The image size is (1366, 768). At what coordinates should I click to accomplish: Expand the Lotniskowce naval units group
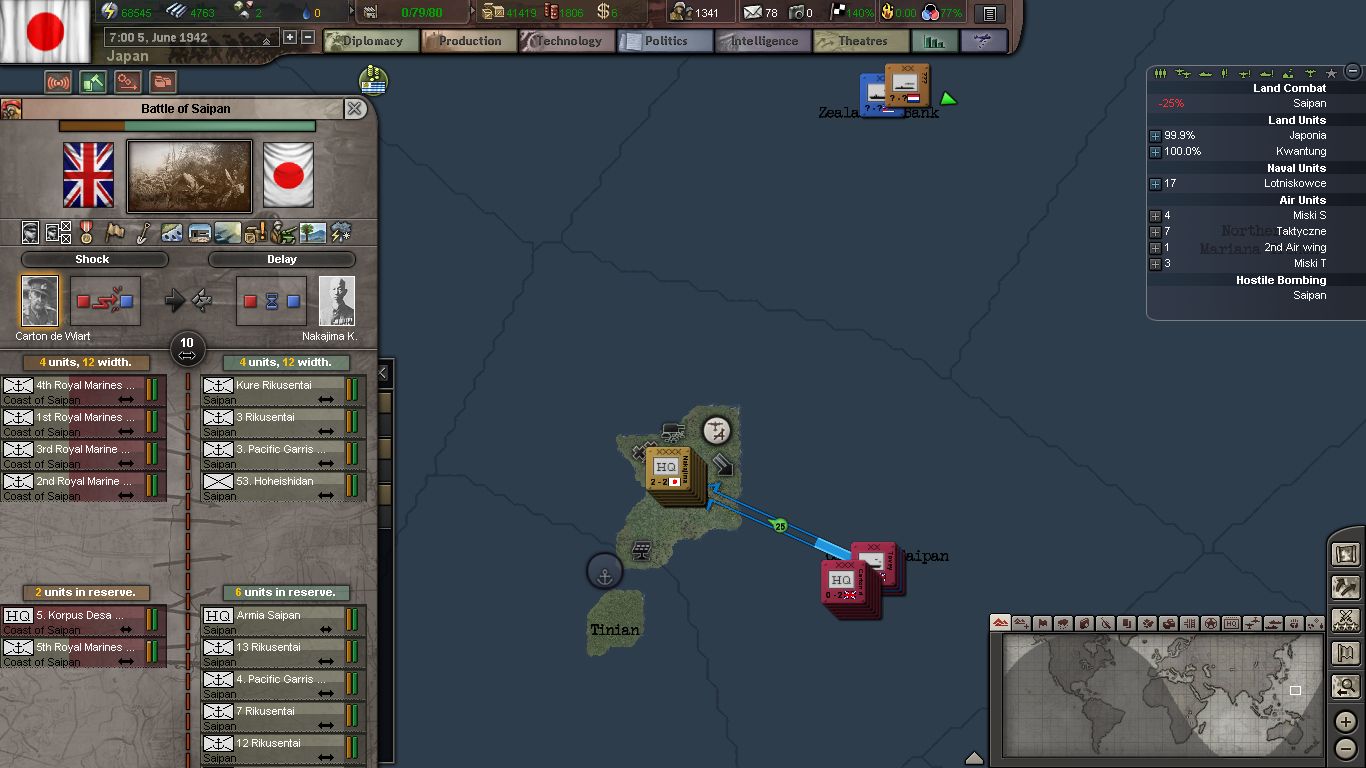[1155, 184]
